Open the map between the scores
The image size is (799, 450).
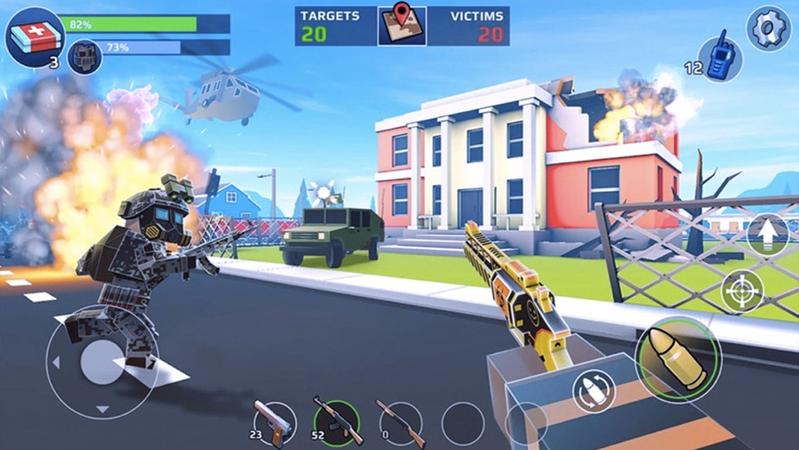click(x=402, y=25)
